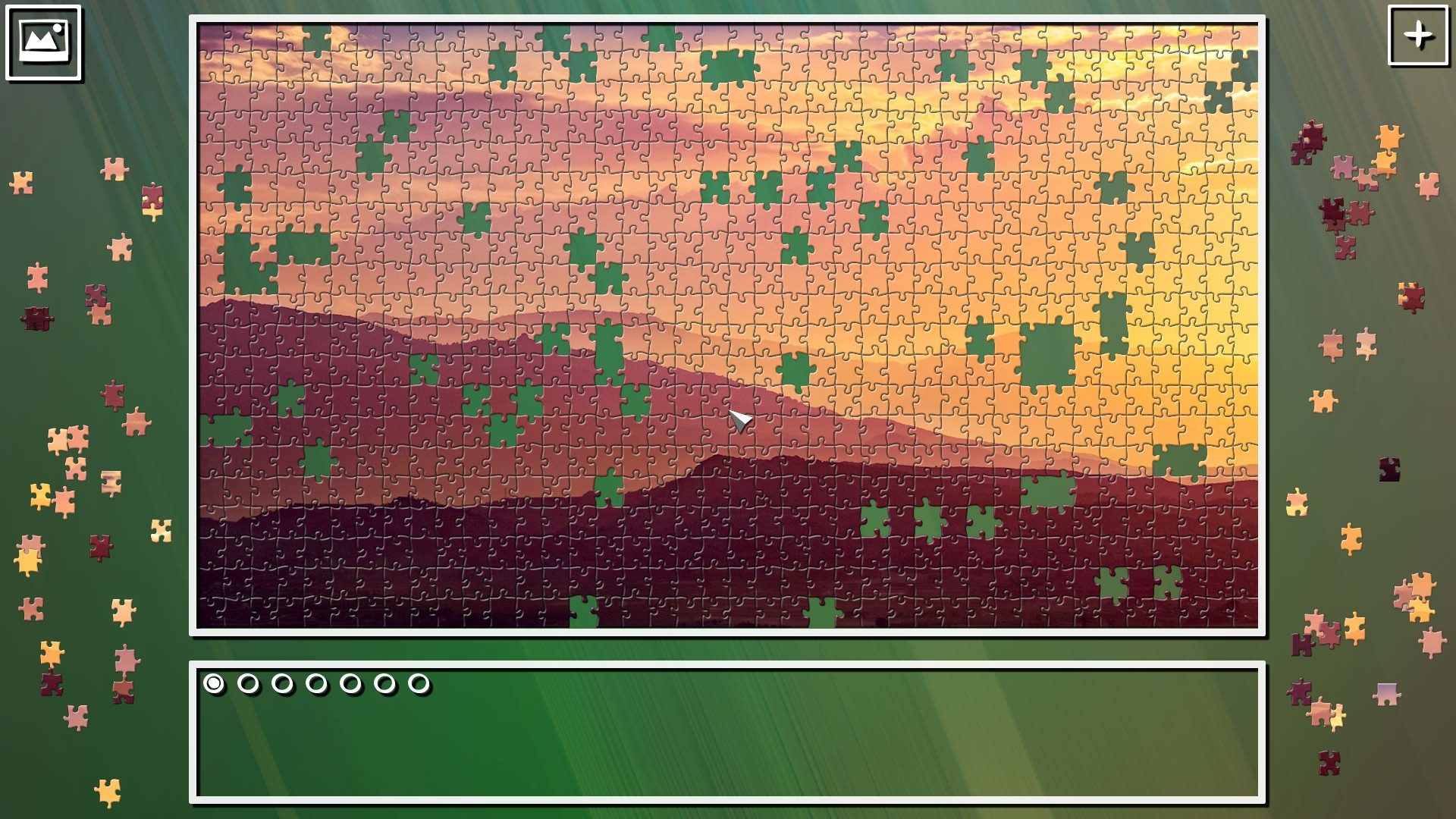The height and width of the screenshot is (819, 1456).
Task: Select the fourth tray page circle
Action: 316,684
